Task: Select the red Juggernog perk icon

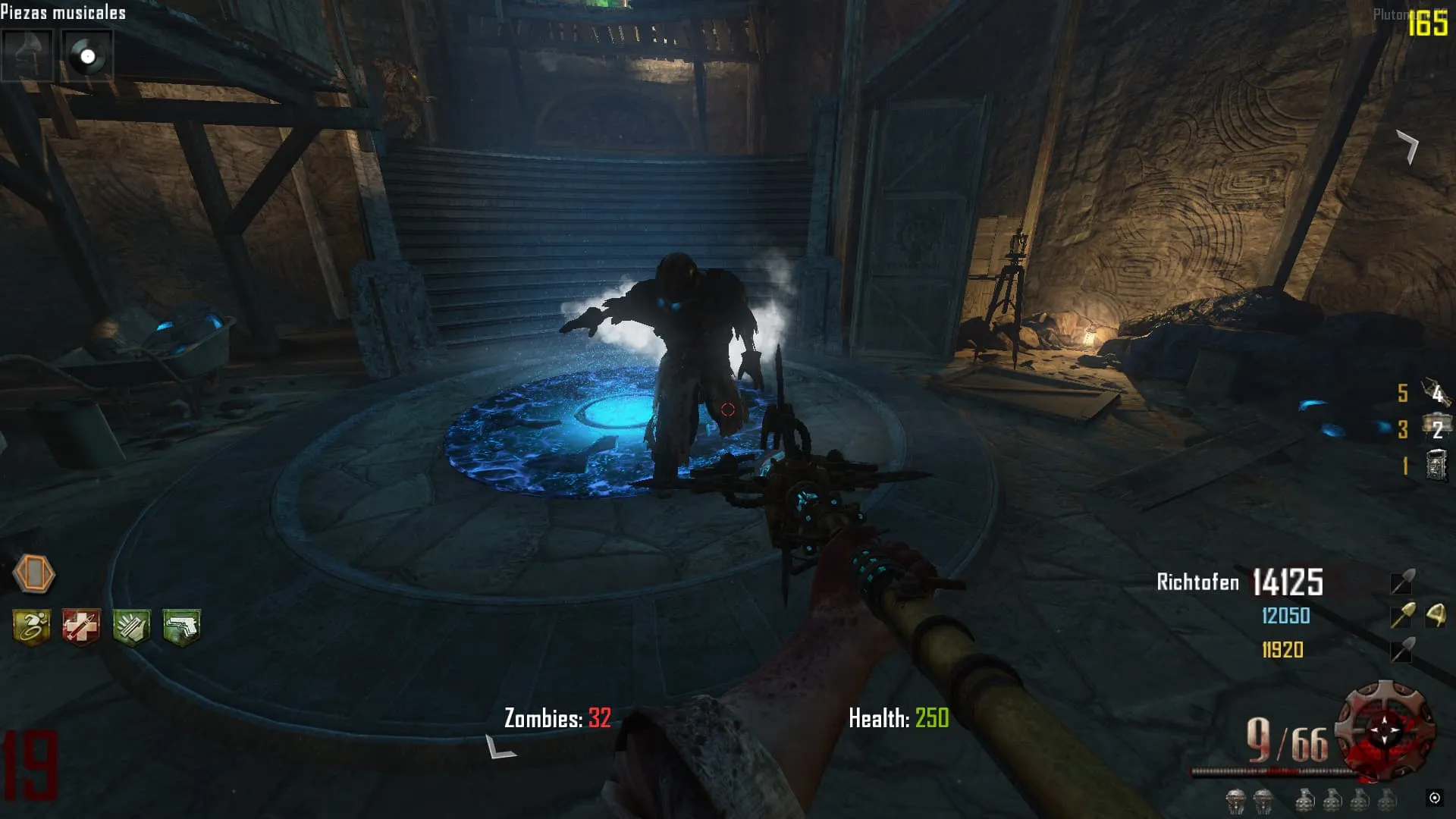Action: (x=81, y=627)
